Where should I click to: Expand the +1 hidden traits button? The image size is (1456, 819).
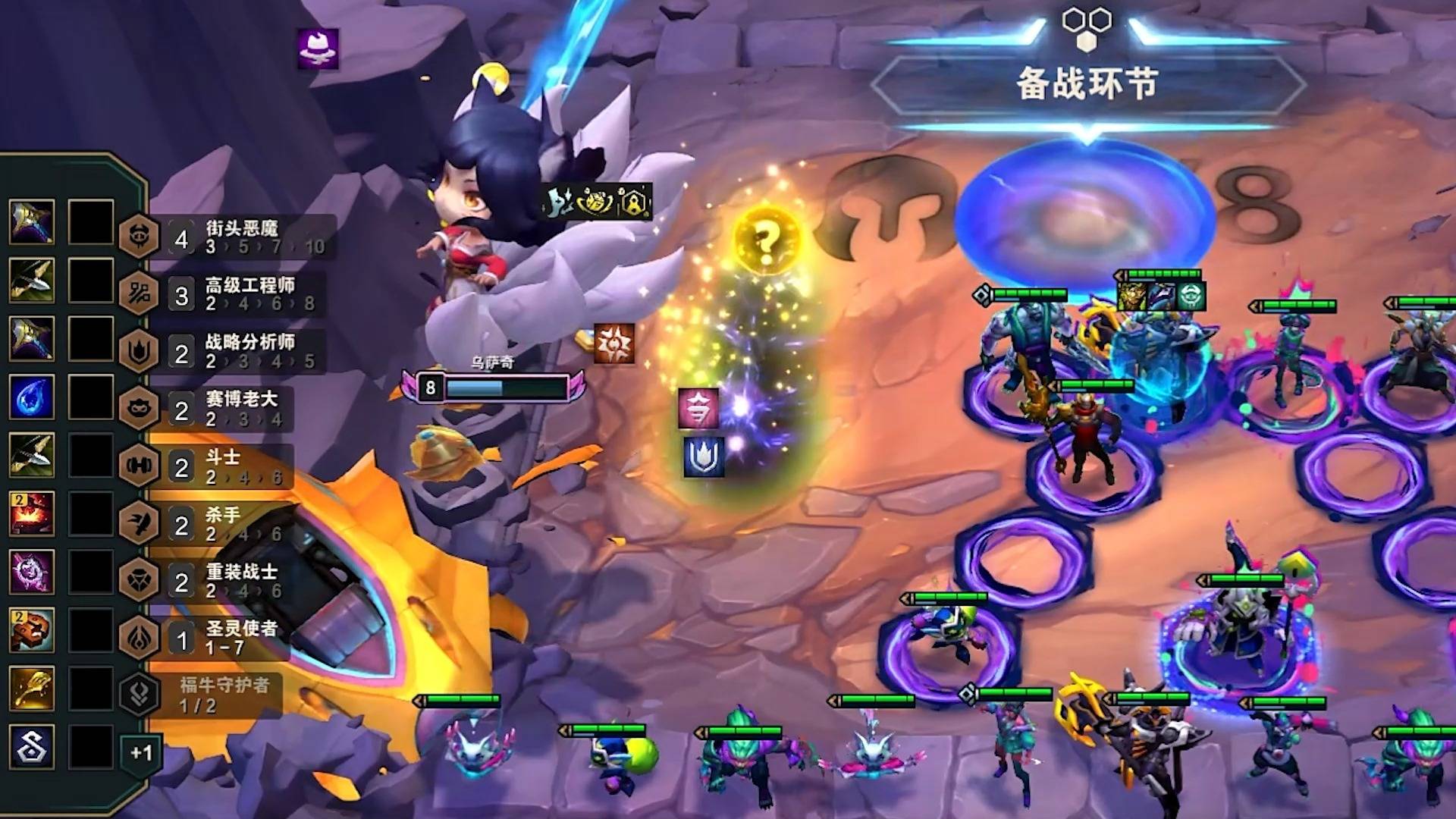pos(141,752)
